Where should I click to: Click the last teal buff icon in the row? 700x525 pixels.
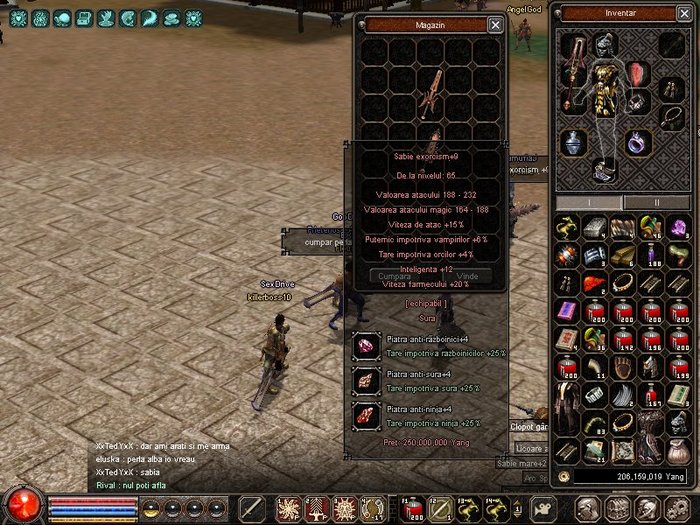[193, 18]
